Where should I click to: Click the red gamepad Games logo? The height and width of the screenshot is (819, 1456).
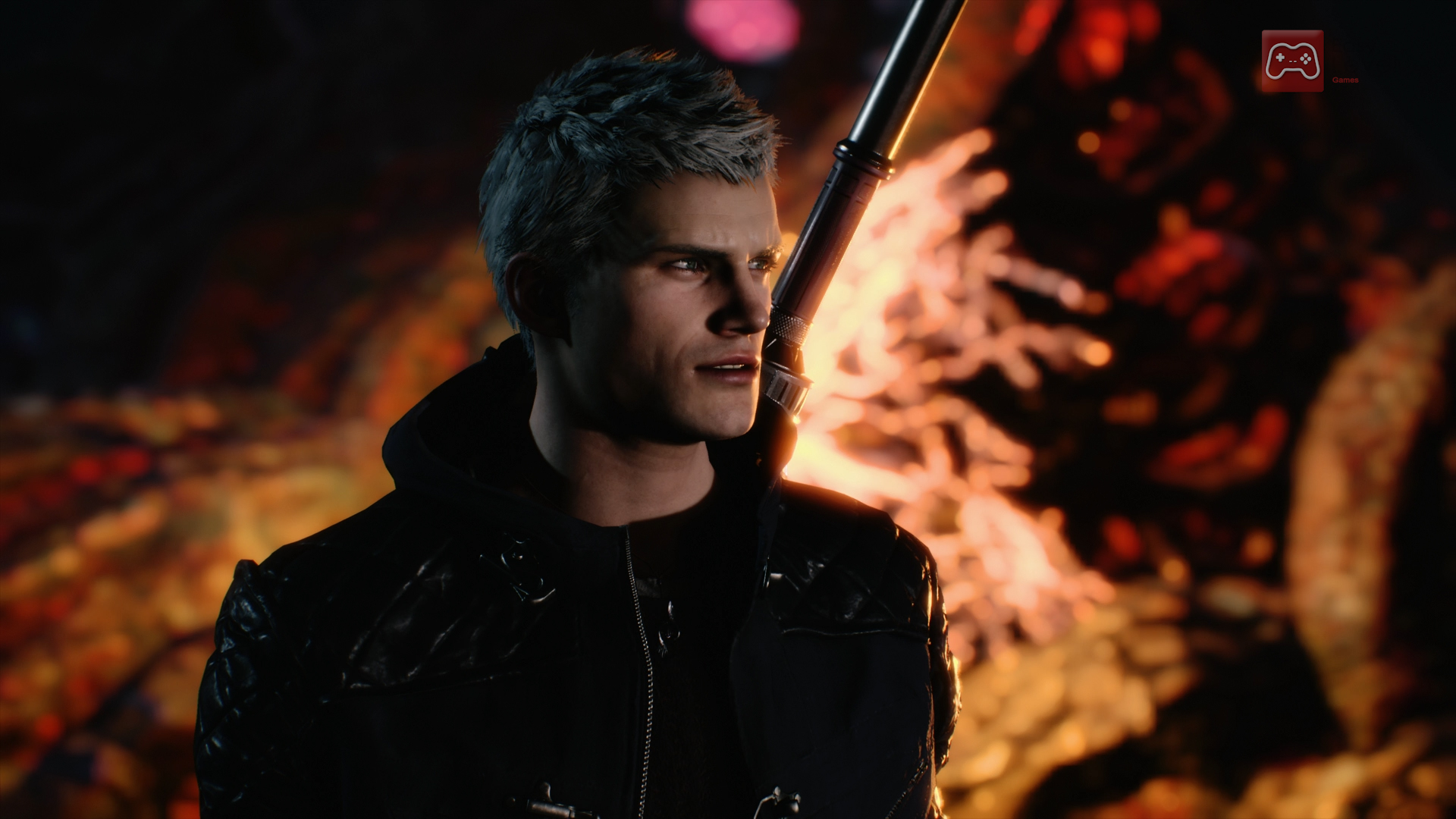[x=1292, y=61]
